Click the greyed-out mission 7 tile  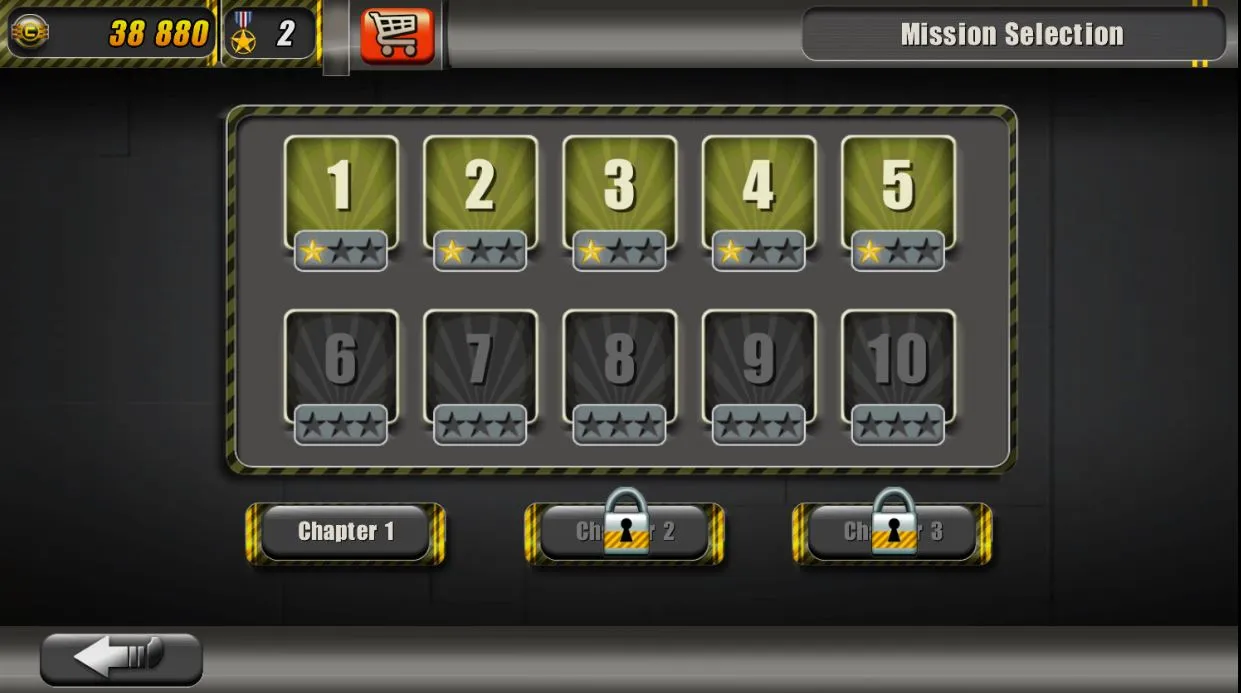pyautogui.click(x=480, y=367)
